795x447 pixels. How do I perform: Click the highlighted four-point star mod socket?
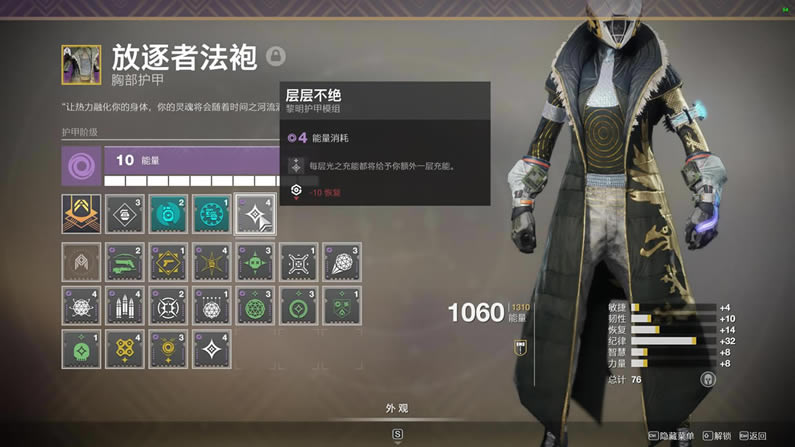[x=253, y=213]
